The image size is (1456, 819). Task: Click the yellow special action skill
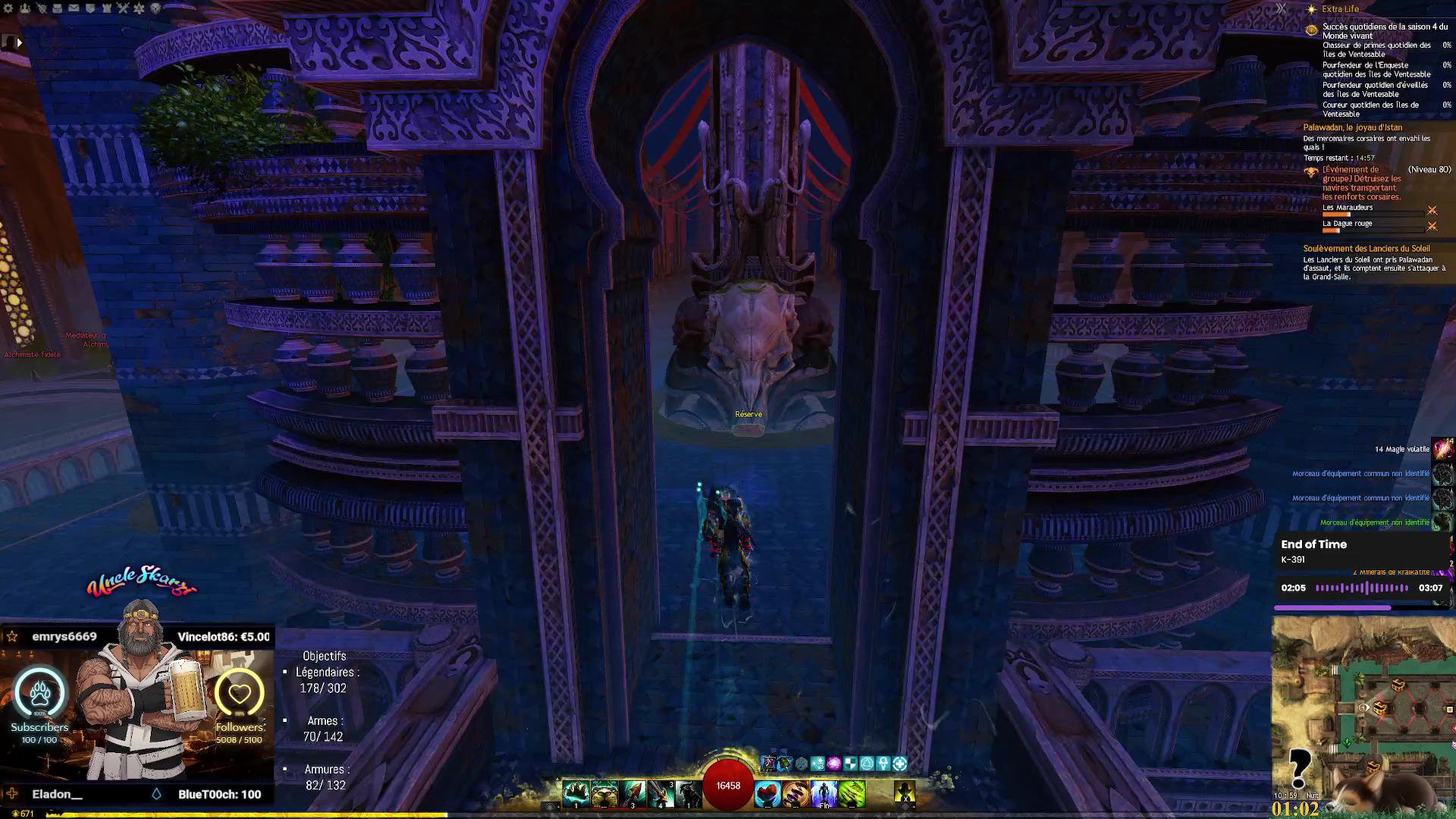(x=904, y=793)
